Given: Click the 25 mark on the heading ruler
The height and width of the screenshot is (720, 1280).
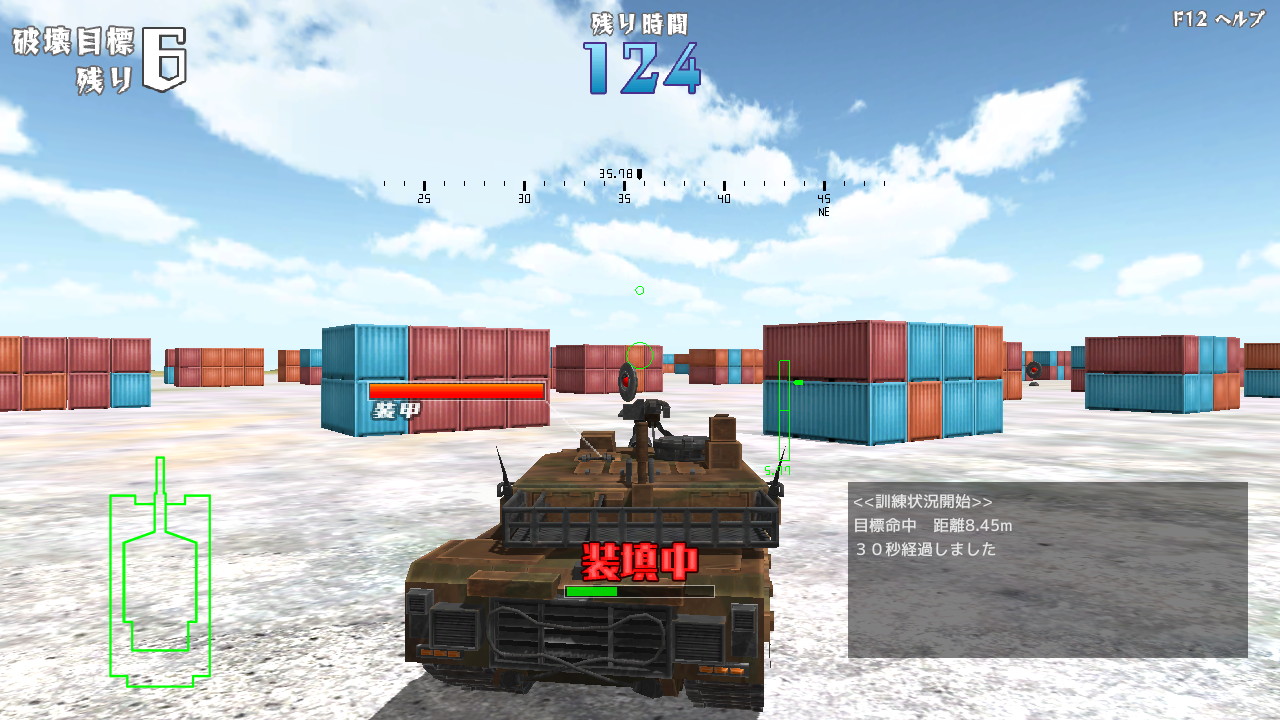Looking at the screenshot, I should 423,198.
